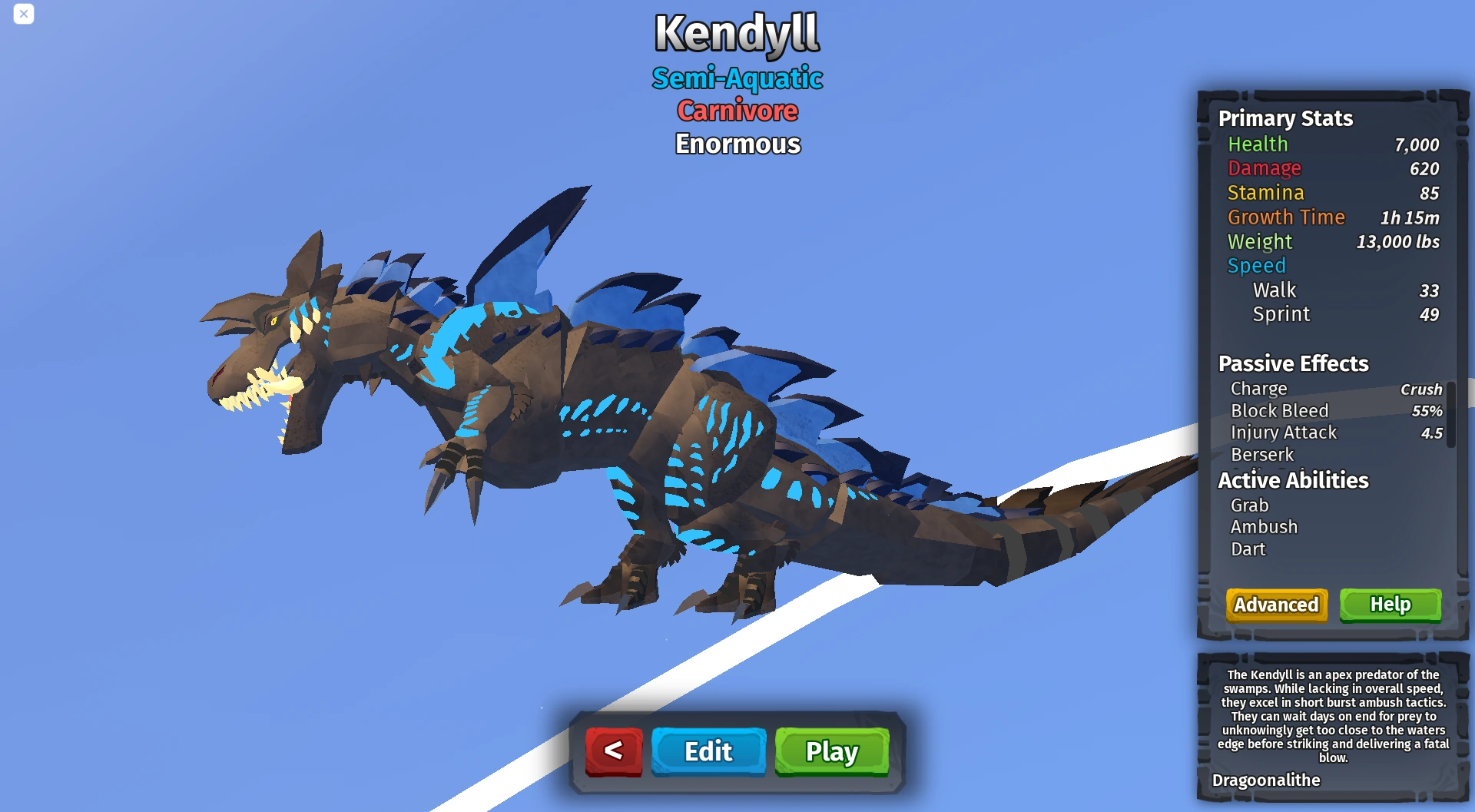Click the Dart ability entry
The height and width of the screenshot is (812, 1475).
tap(1249, 549)
